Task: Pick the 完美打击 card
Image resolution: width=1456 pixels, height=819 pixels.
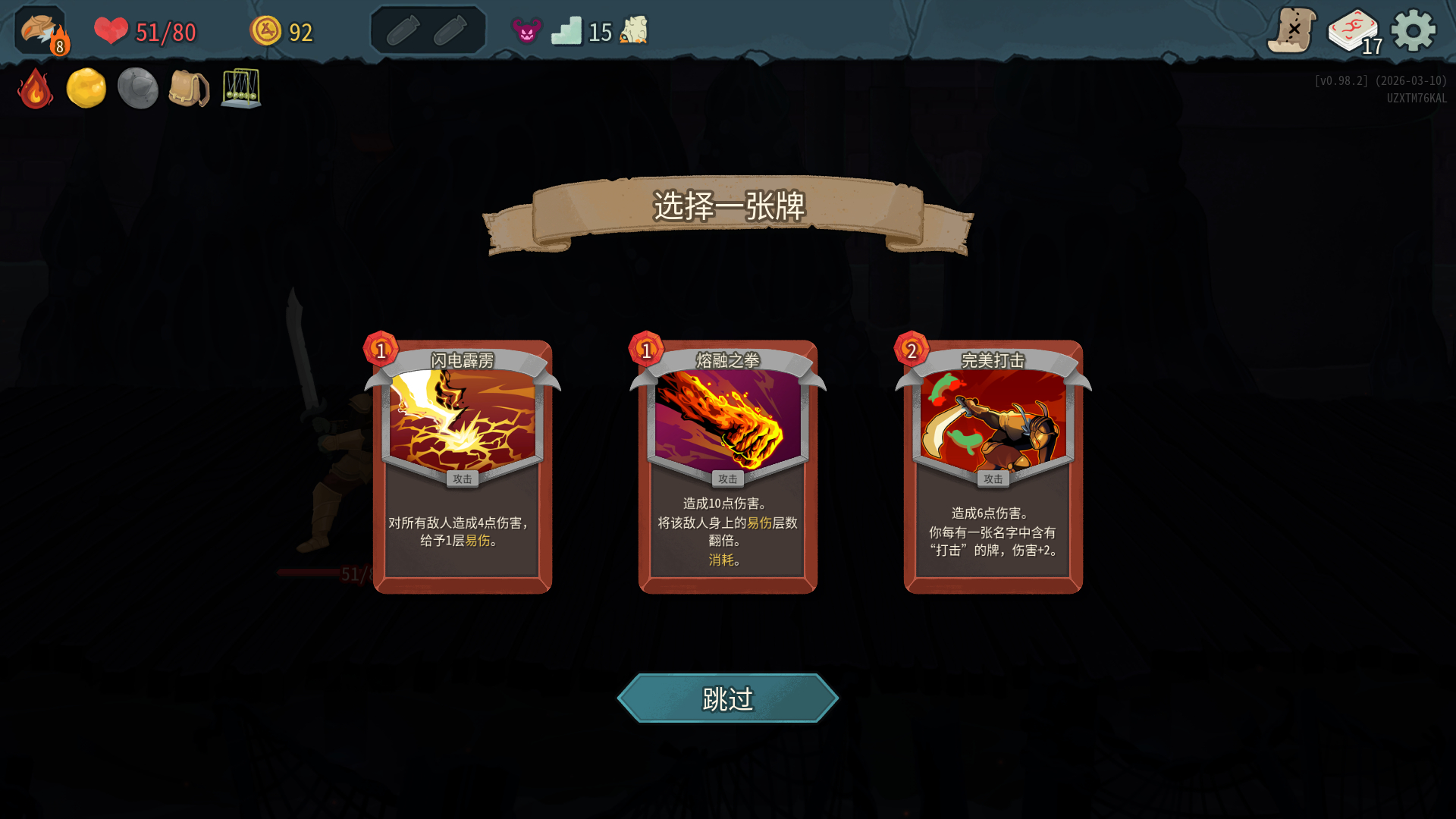Action: 993,466
